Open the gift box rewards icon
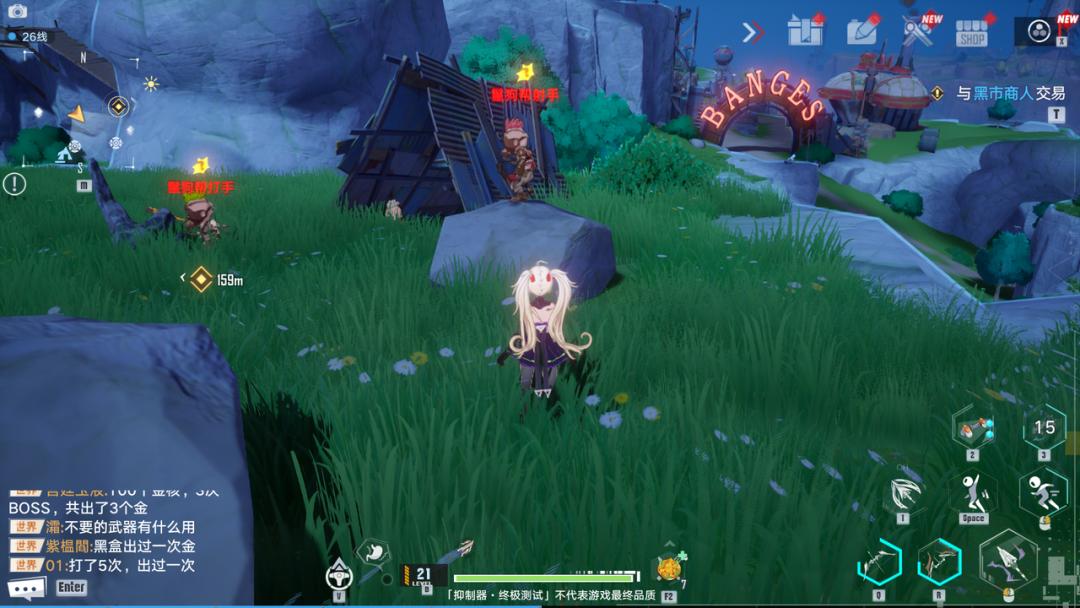 (804, 32)
